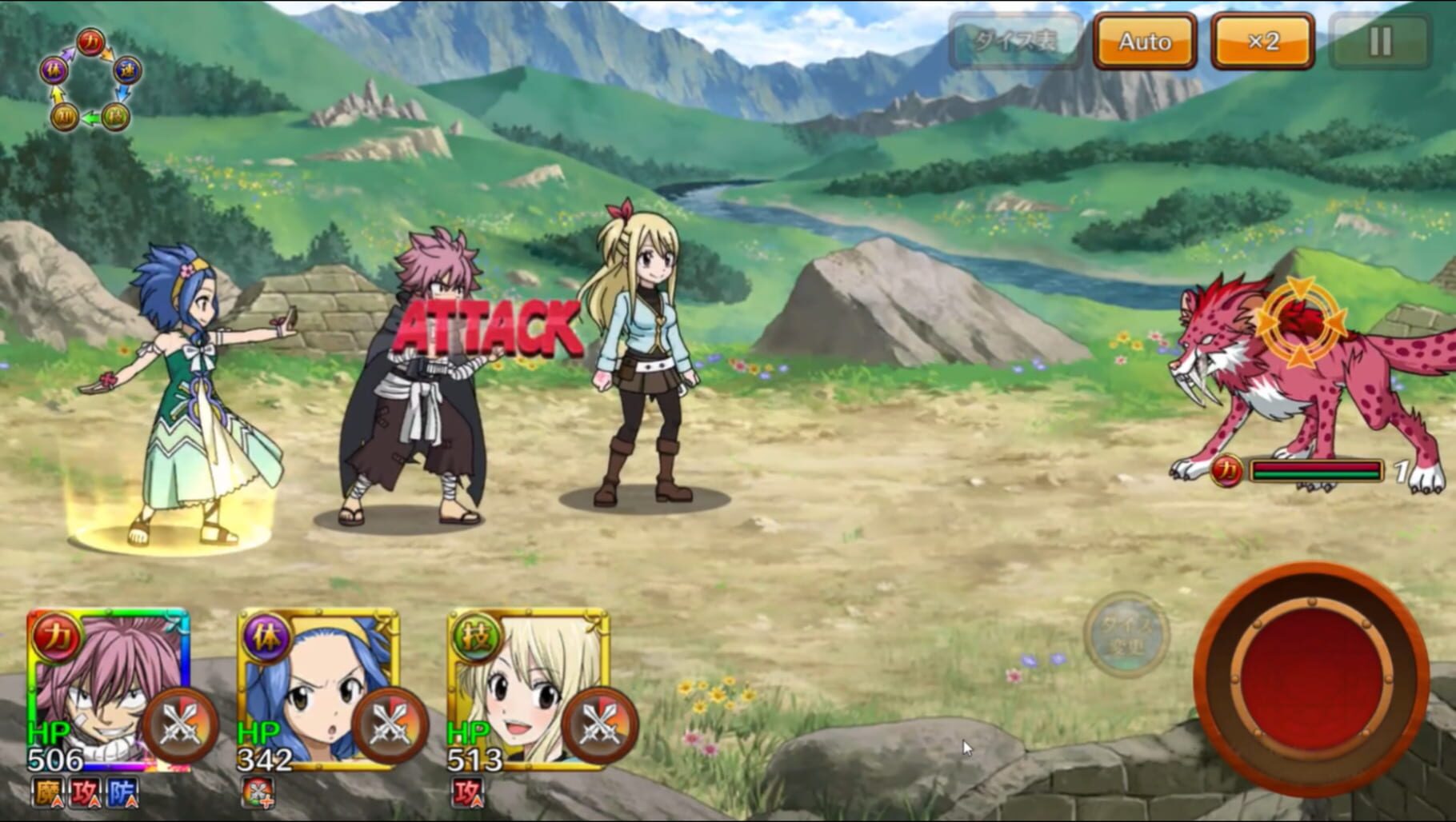Viewport: 1456px width, 822px height.
Task: Use the crossed-swords skill on Levy's card
Action: click(x=390, y=726)
